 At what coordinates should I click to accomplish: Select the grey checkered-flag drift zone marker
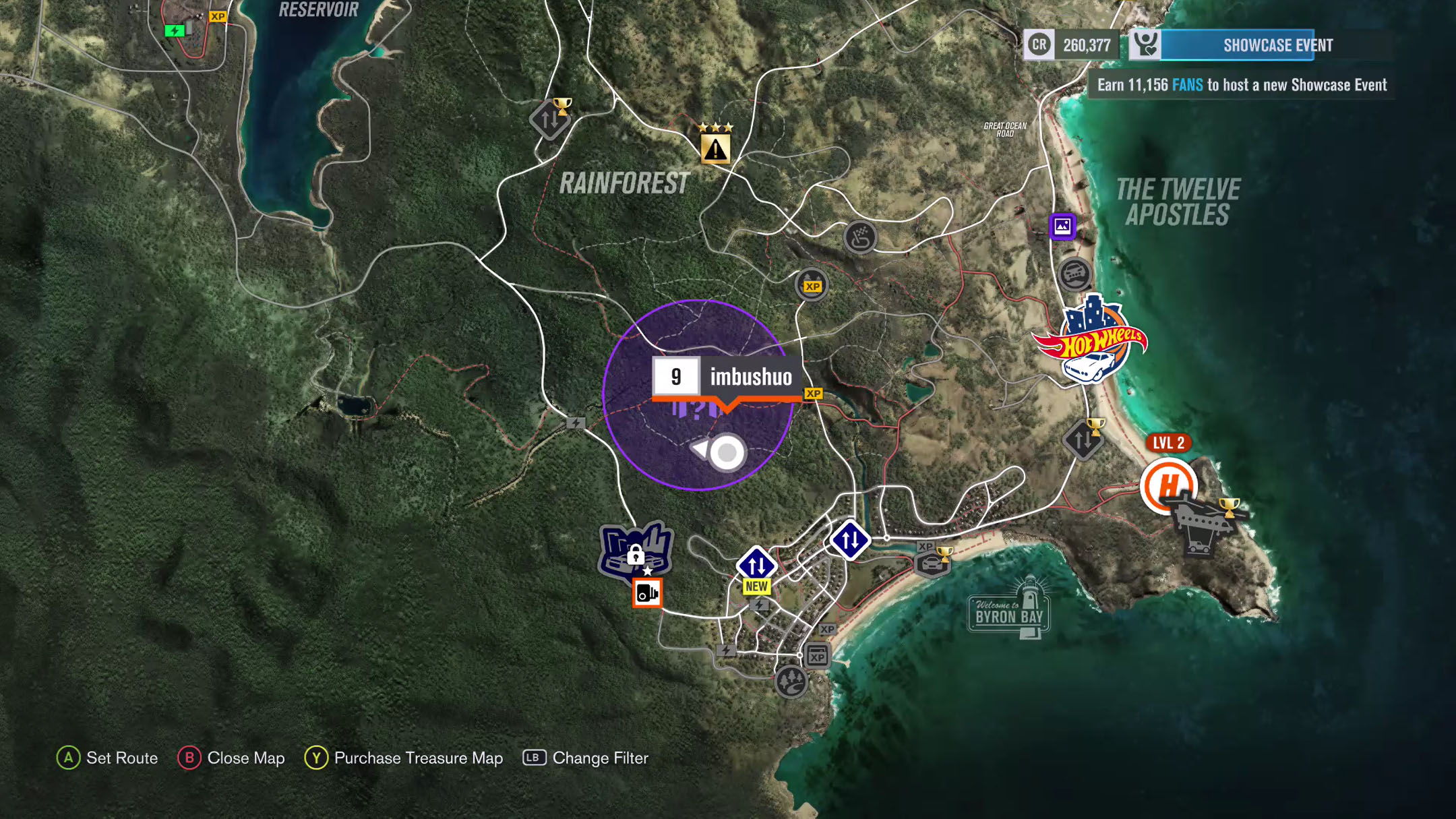pos(859,237)
